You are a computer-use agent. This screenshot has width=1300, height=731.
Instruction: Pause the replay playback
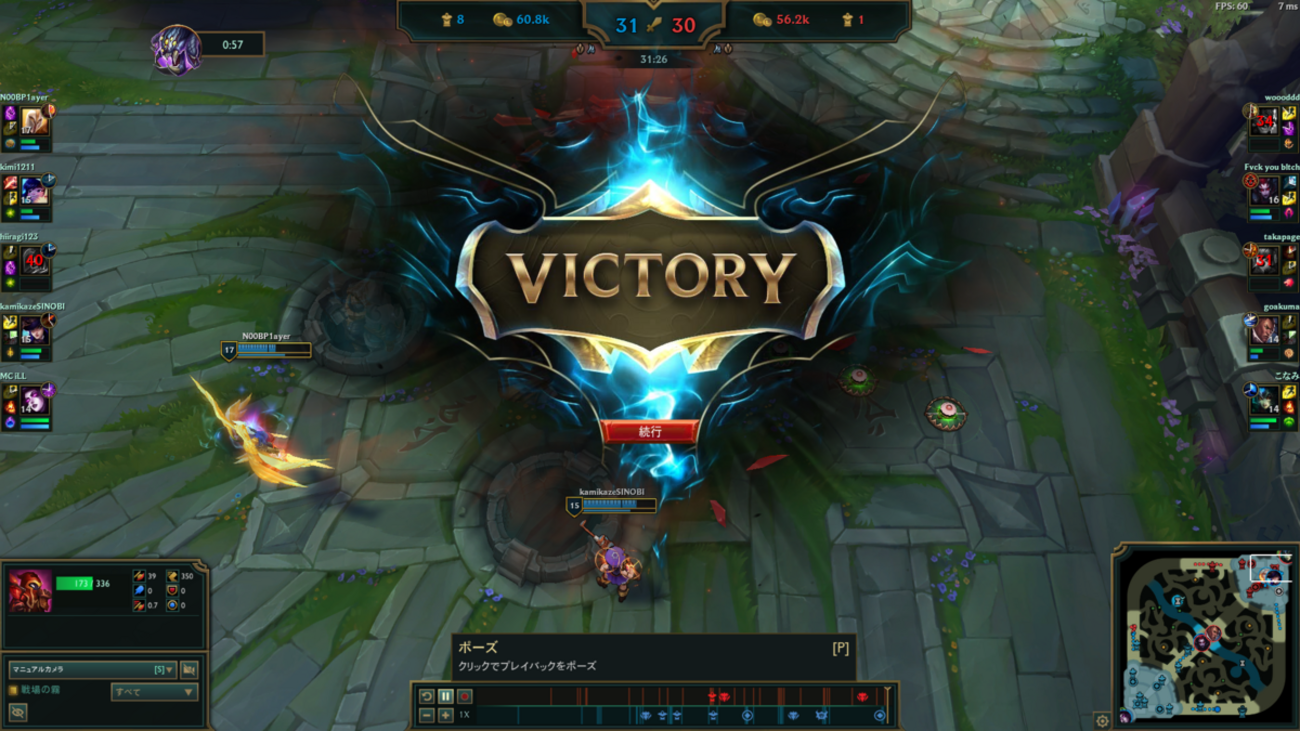(x=446, y=697)
